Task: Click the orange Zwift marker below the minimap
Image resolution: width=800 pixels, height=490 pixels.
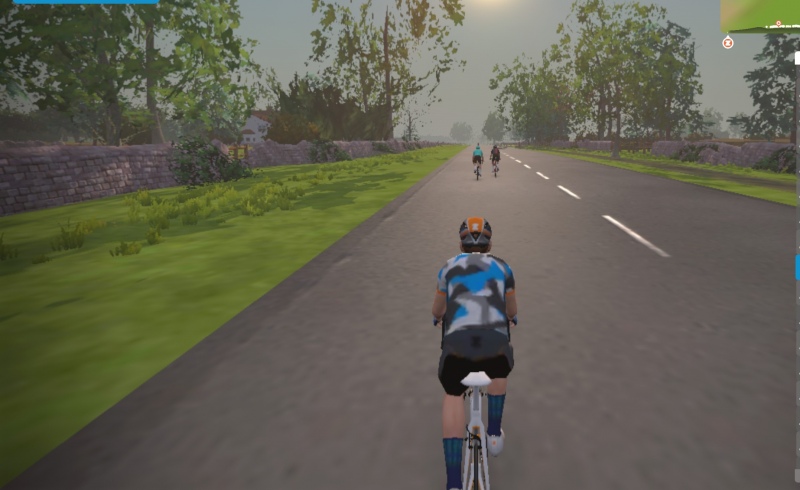Action: point(728,42)
